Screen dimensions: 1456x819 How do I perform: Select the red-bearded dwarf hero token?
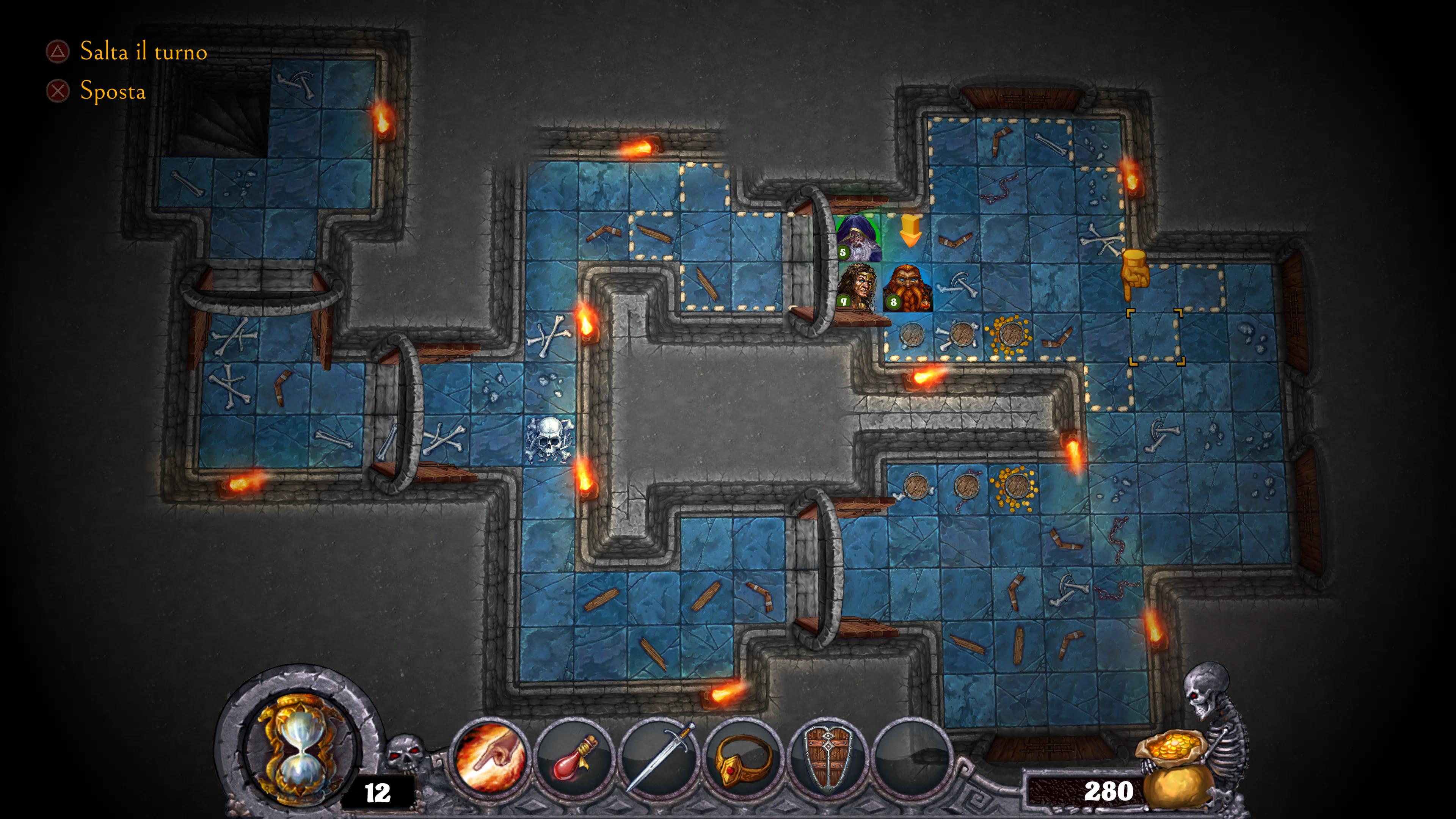[907, 288]
